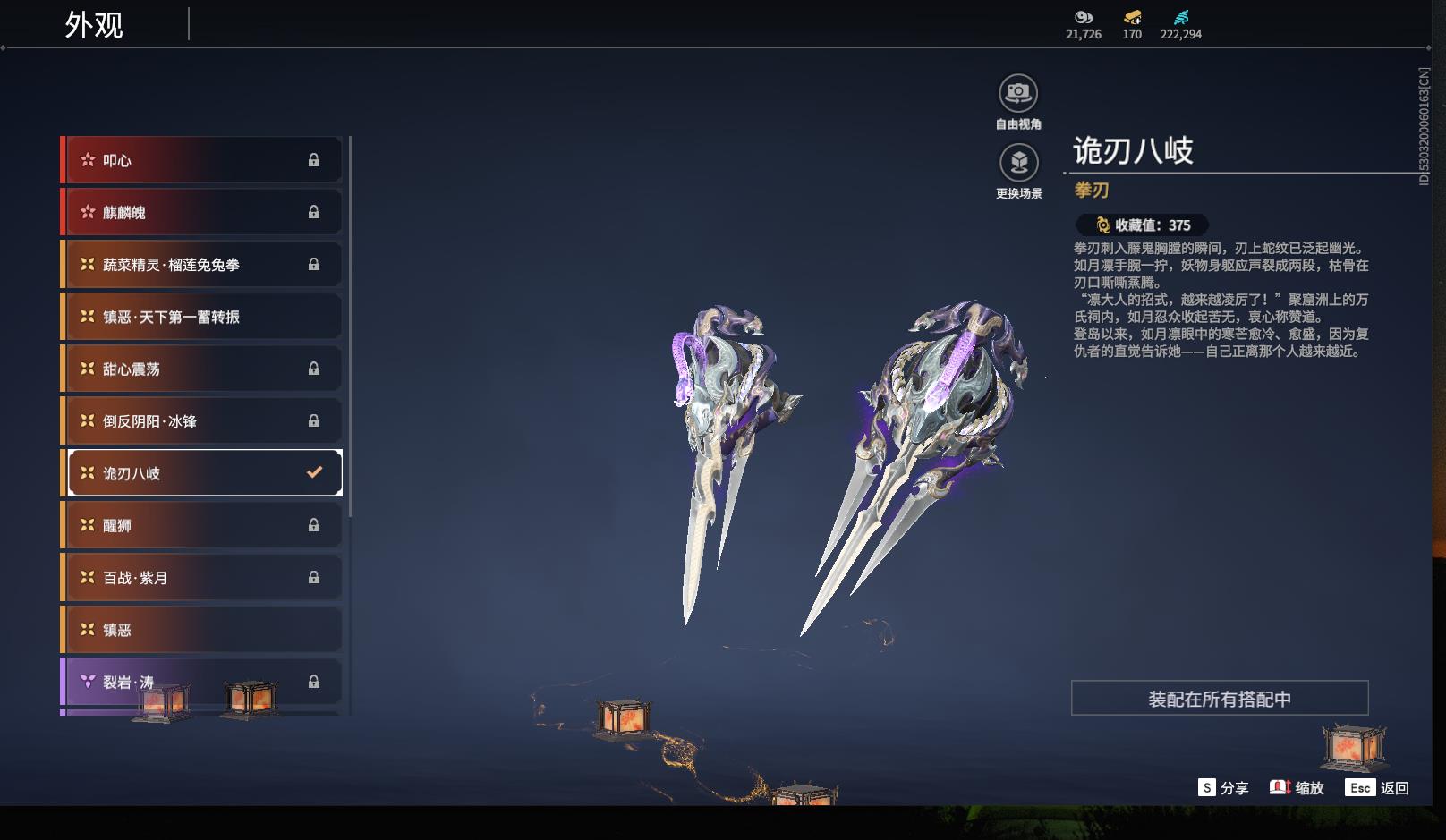1446x840 pixels.
Task: Click the 分享 share option
Action: click(1223, 788)
